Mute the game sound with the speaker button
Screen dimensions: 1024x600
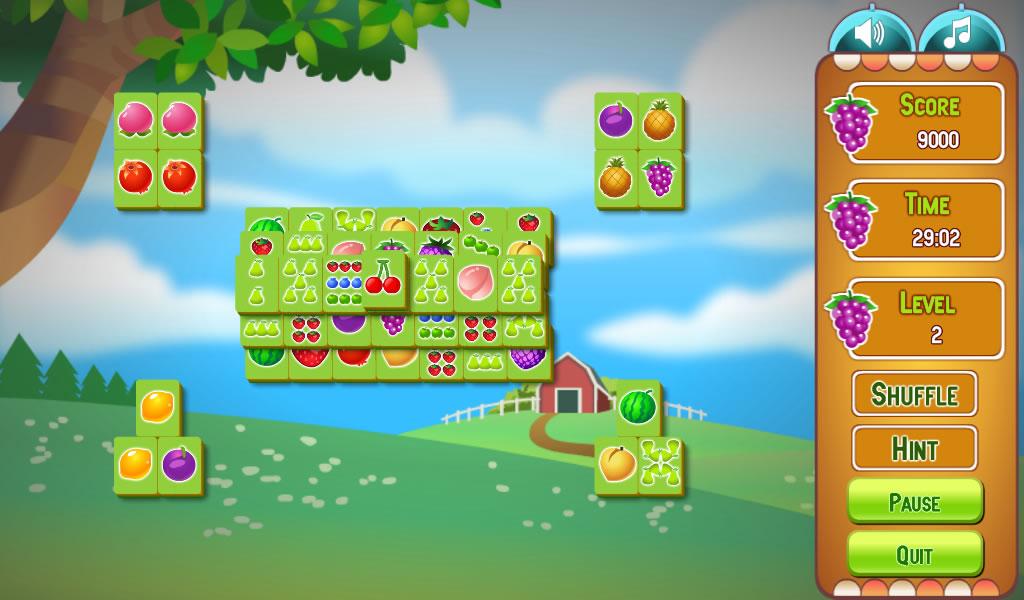tap(869, 34)
